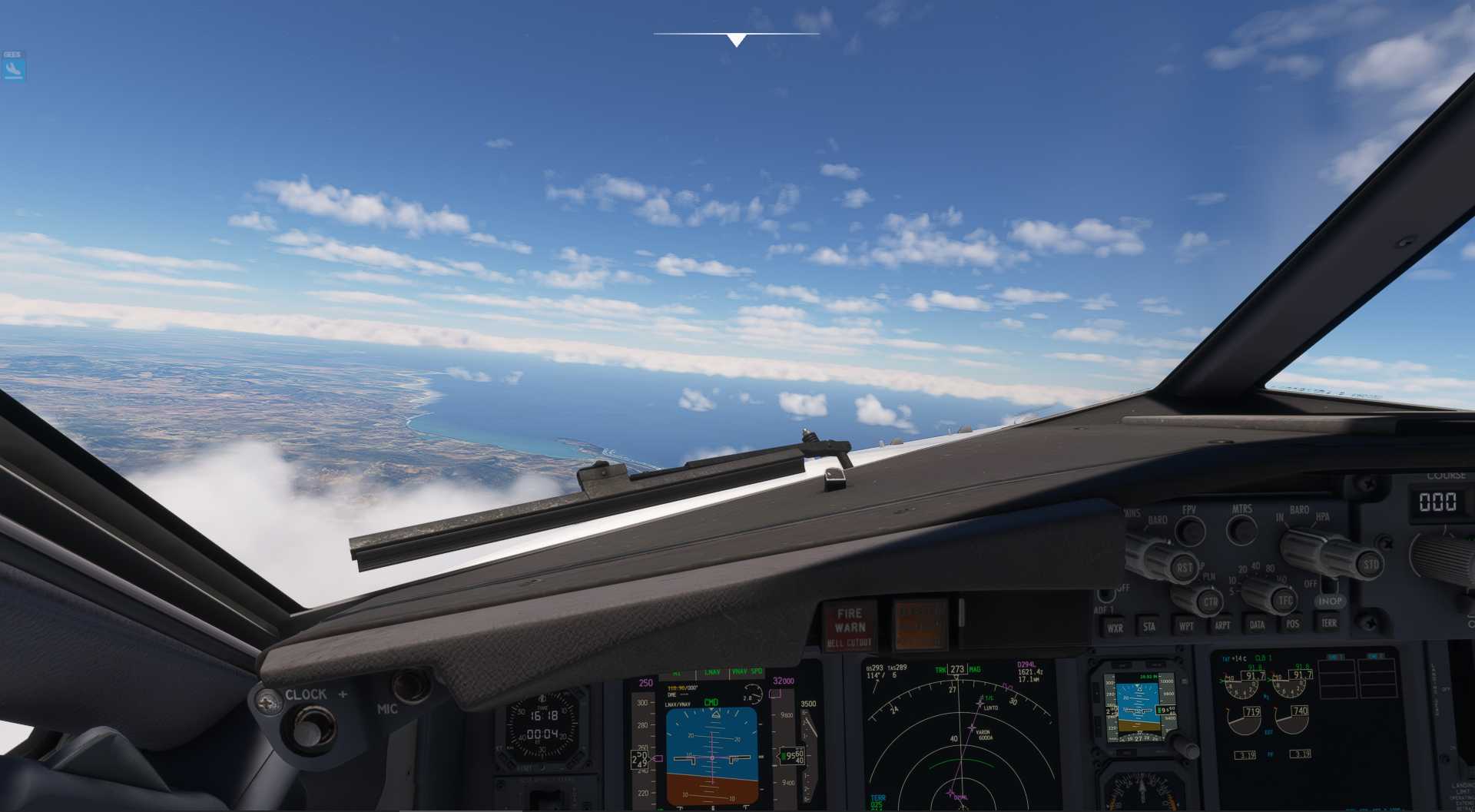Toggle the STA stations map button
1475x812 pixels.
1149,626
